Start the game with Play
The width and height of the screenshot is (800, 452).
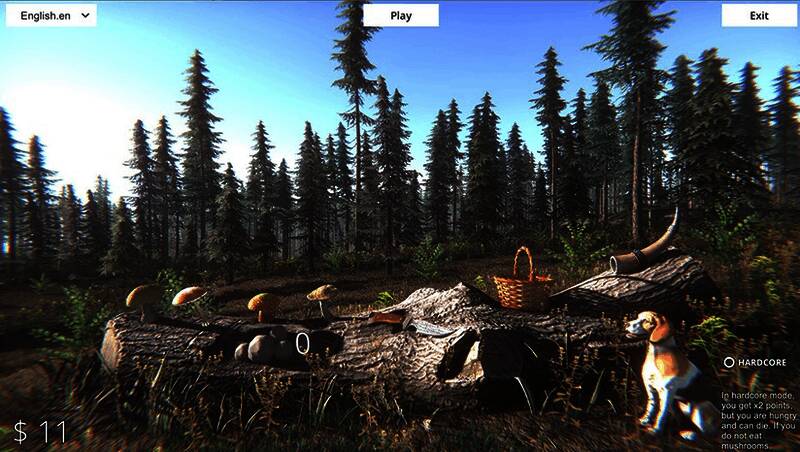pyautogui.click(x=401, y=15)
